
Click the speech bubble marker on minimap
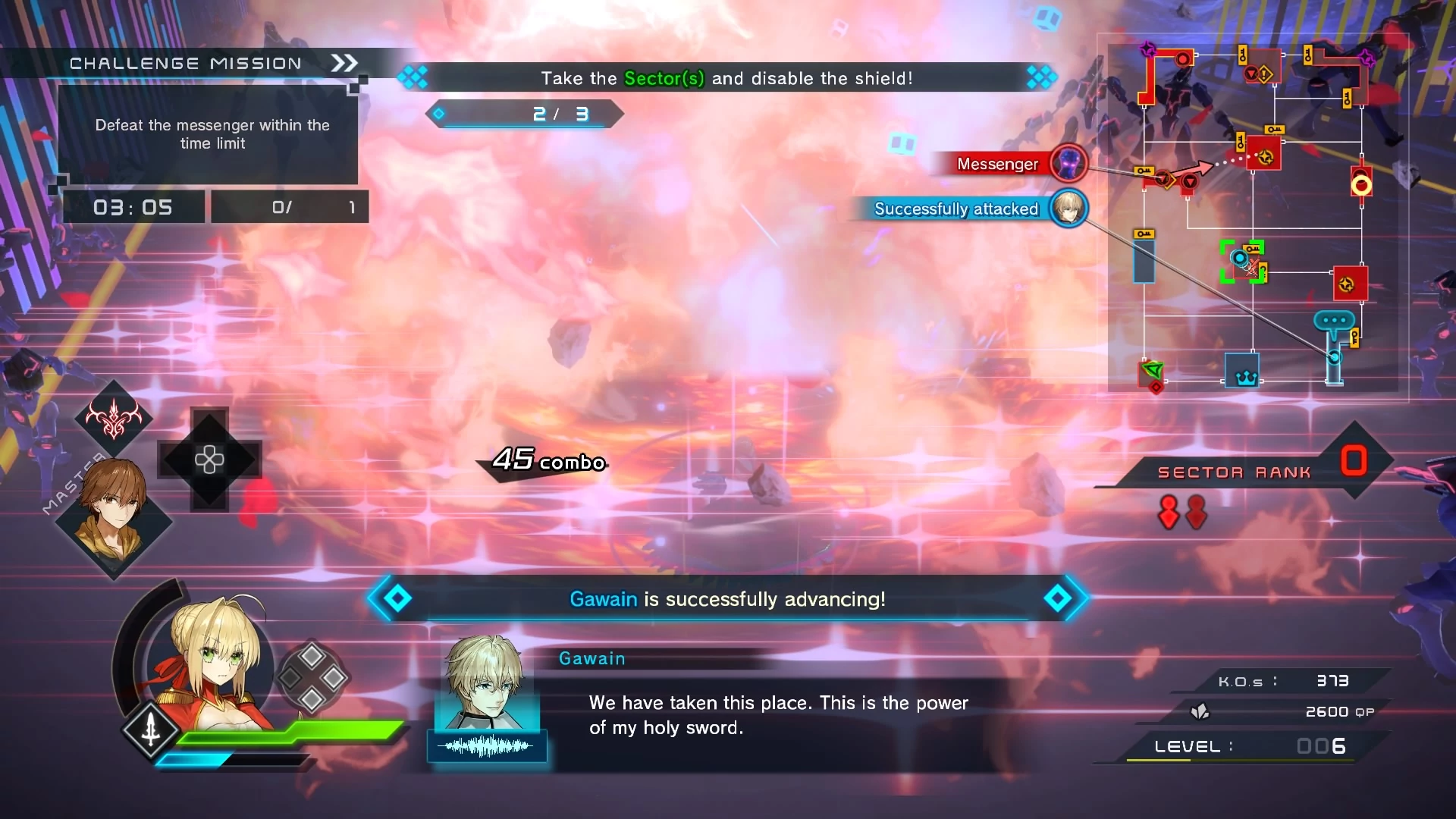pyautogui.click(x=1334, y=320)
